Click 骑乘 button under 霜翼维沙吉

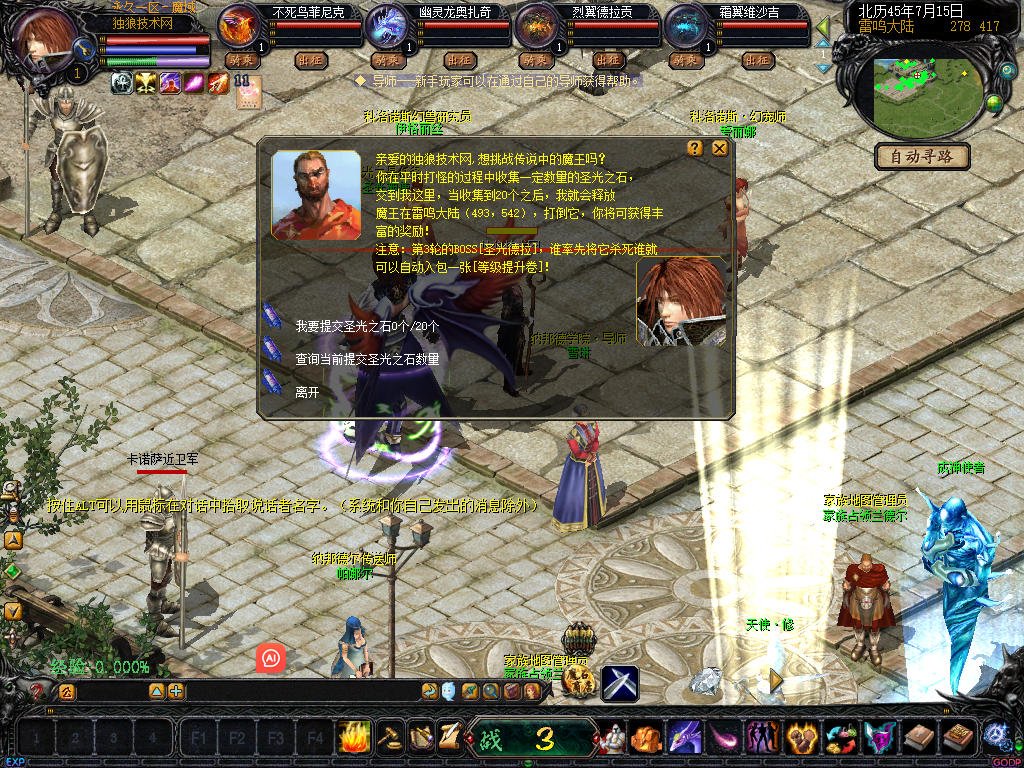point(685,60)
